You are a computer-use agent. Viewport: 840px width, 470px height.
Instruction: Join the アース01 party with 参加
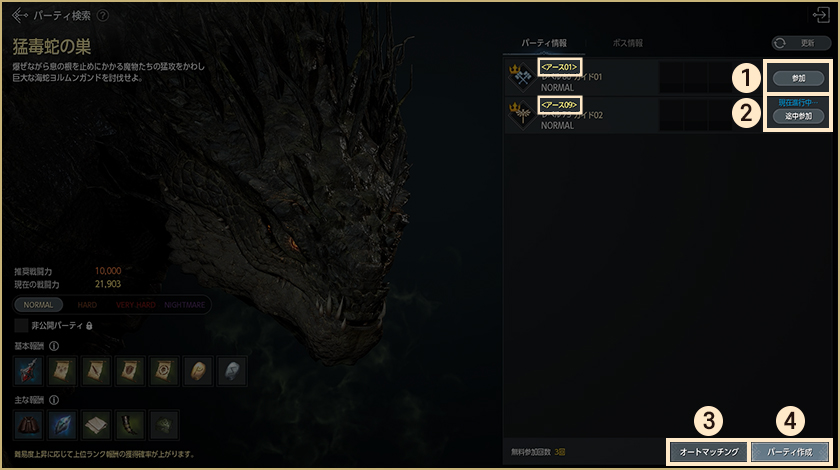(799, 78)
